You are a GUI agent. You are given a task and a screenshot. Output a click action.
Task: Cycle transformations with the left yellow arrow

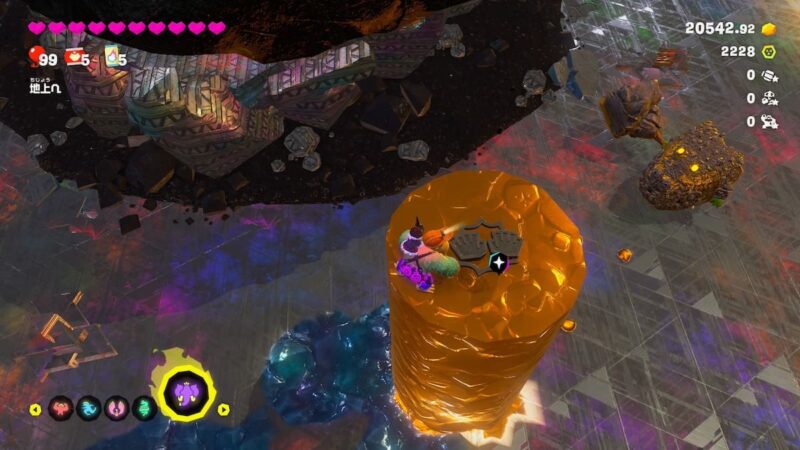35,409
